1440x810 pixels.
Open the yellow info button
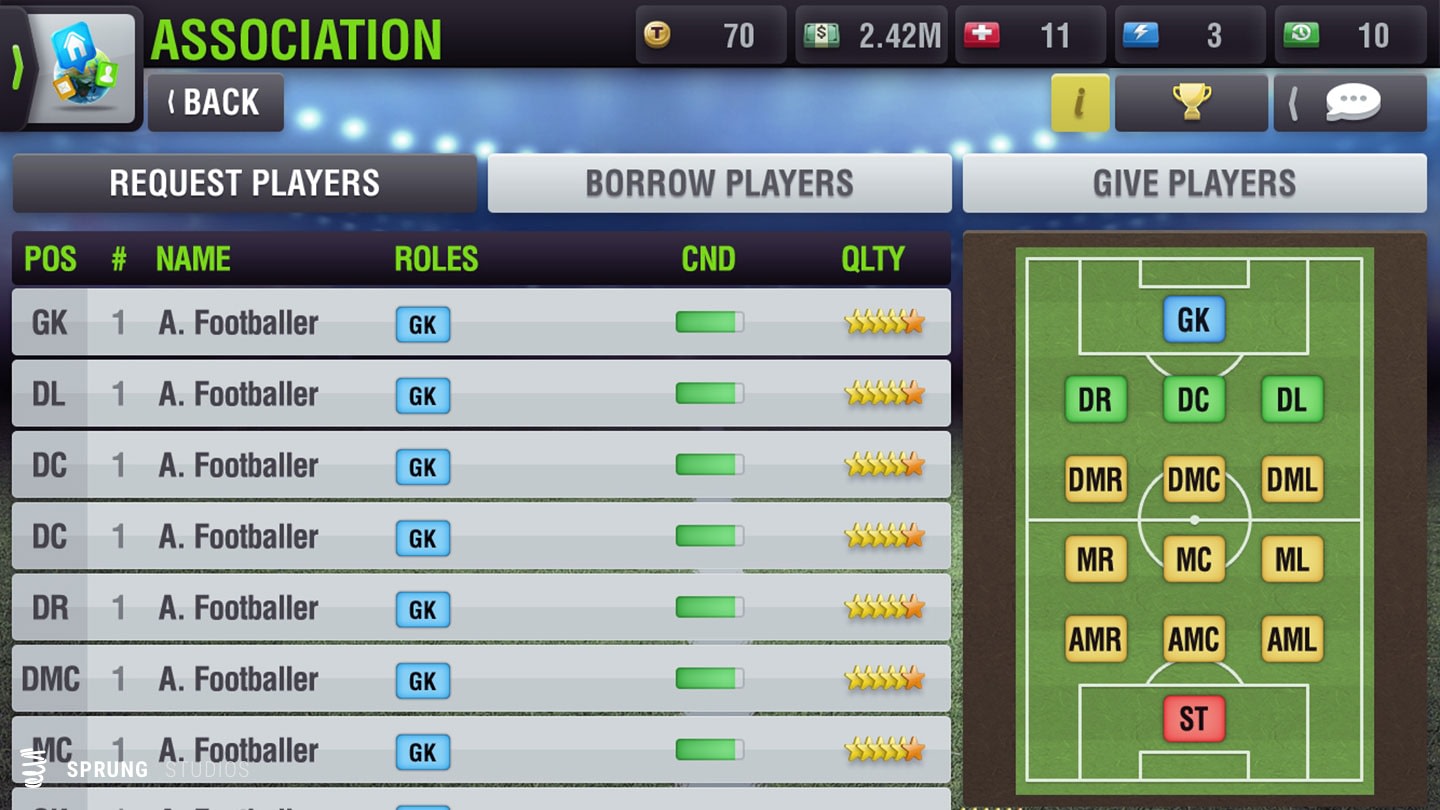[x=1080, y=102]
